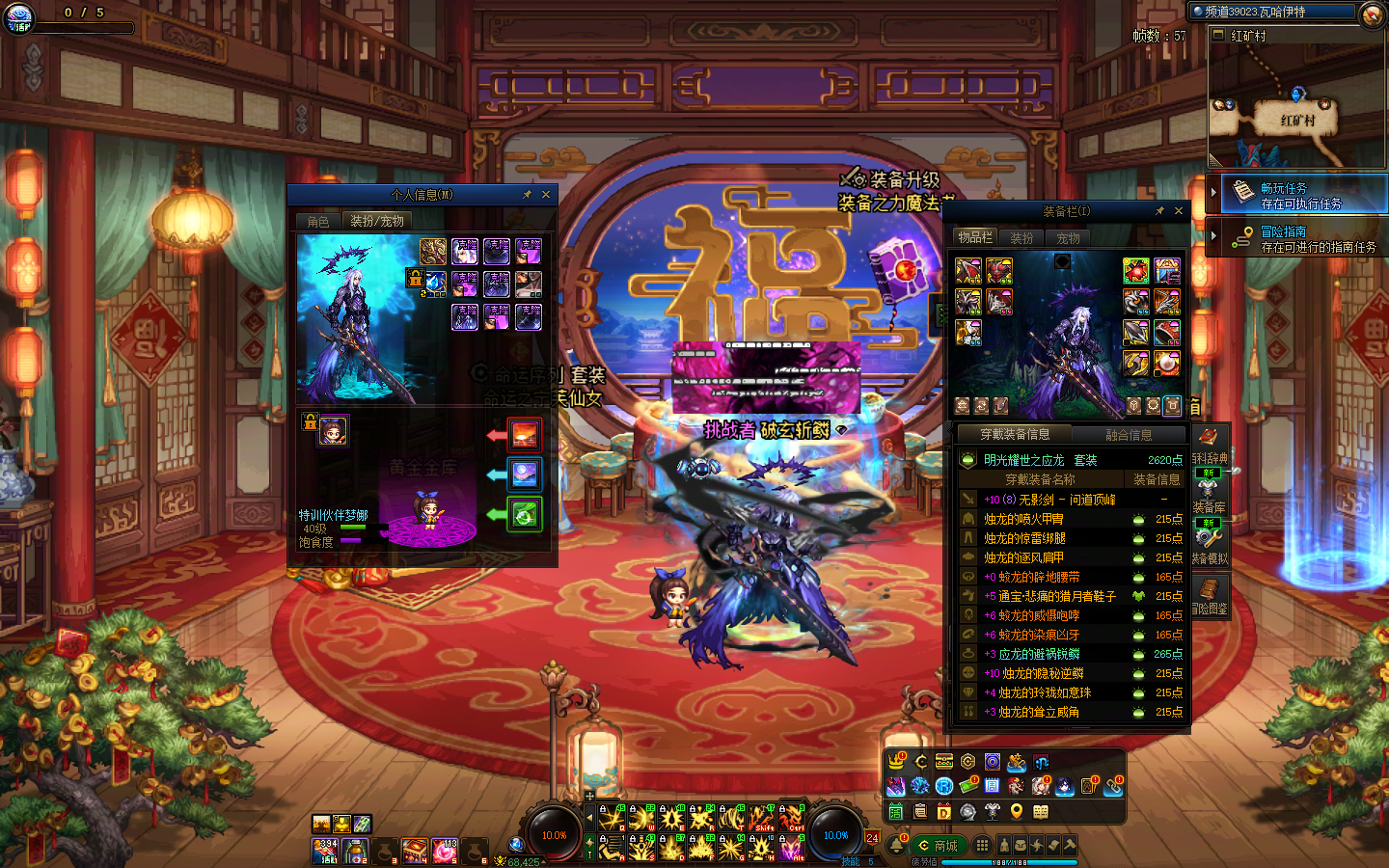This screenshot has width=1389, height=868.
Task: Open the gold crown icon in the menu panel
Action: coord(897,762)
